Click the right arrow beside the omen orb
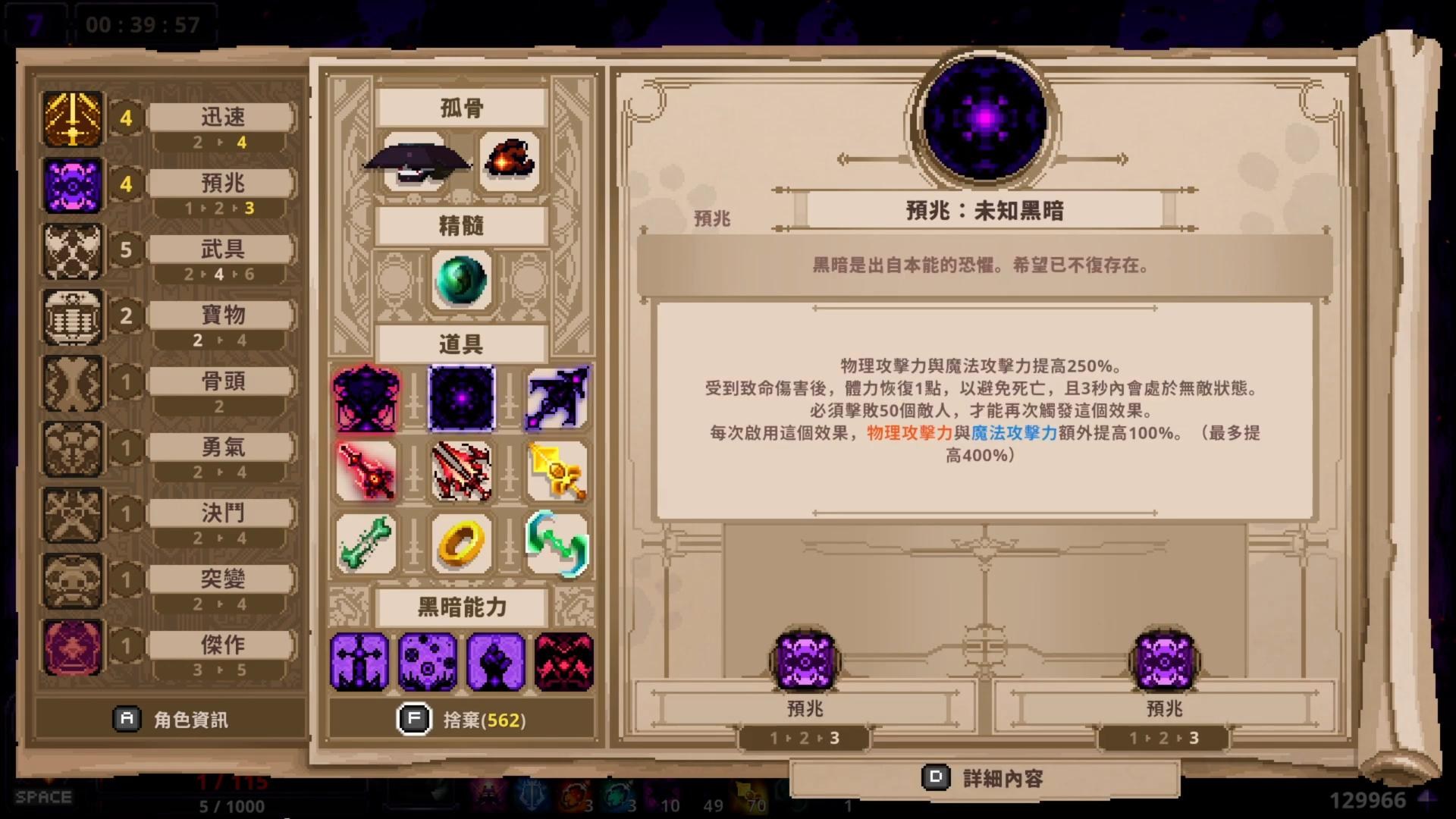 tap(1121, 159)
